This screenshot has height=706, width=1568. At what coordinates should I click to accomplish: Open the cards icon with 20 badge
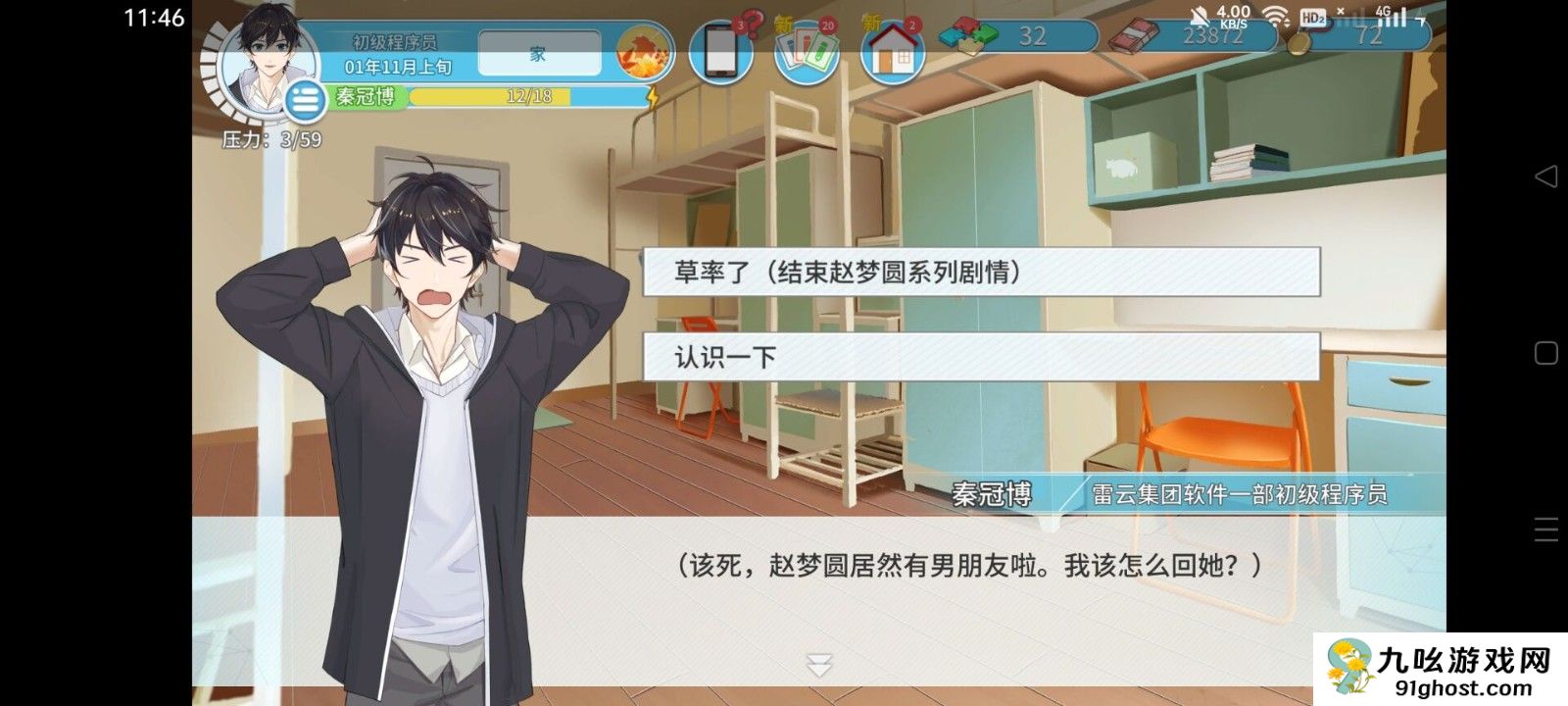(x=806, y=52)
